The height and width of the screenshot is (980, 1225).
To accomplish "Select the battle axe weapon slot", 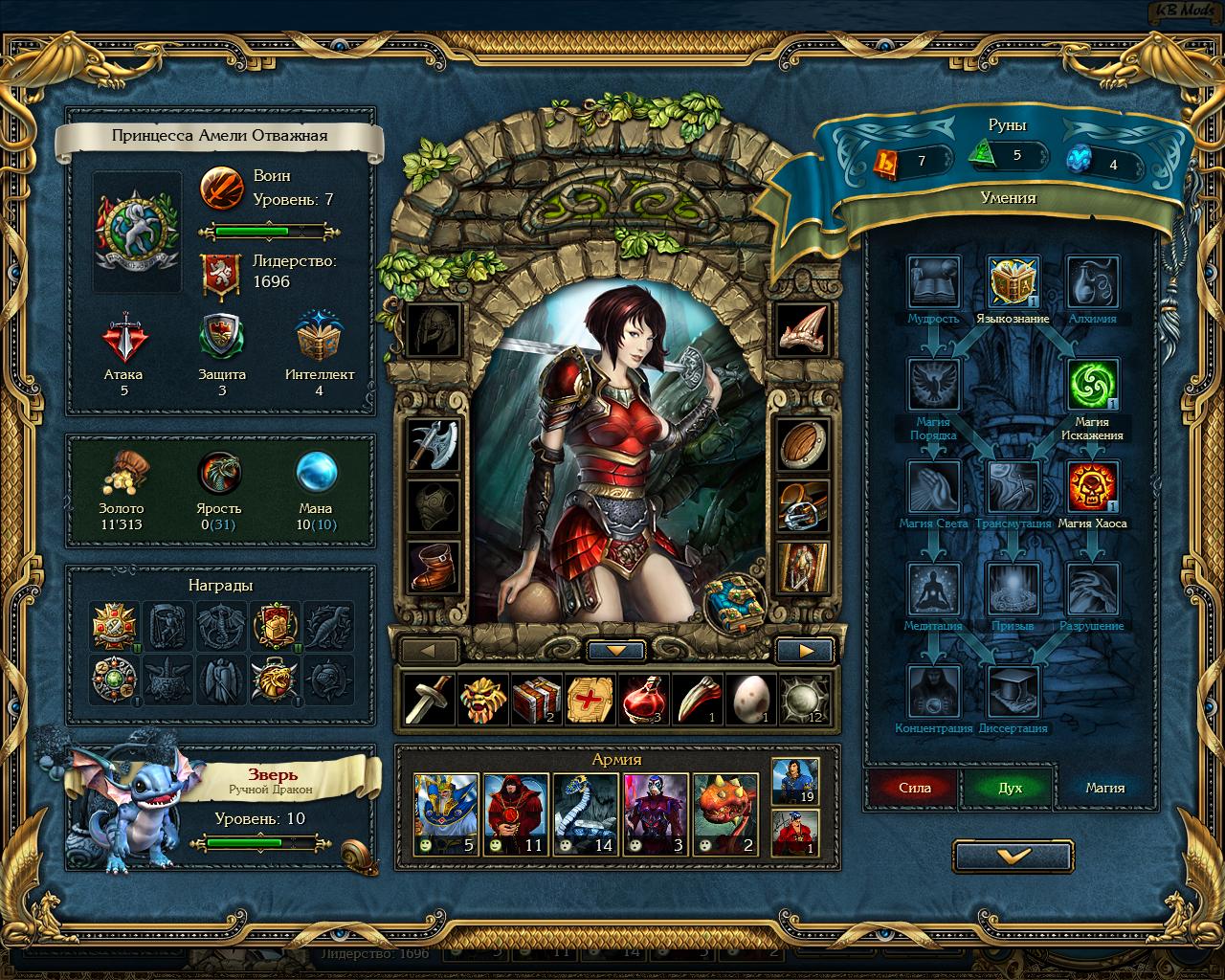I will (x=434, y=445).
